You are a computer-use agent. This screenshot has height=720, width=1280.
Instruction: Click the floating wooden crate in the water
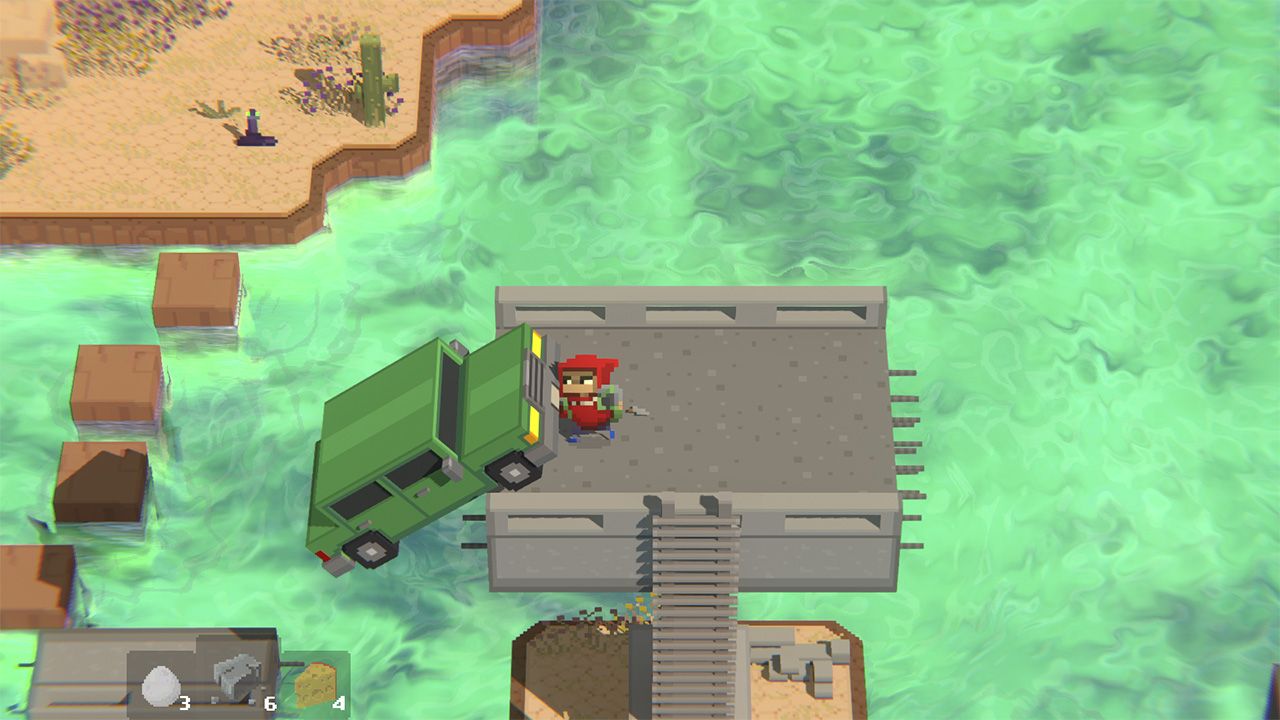pyautogui.click(x=200, y=290)
